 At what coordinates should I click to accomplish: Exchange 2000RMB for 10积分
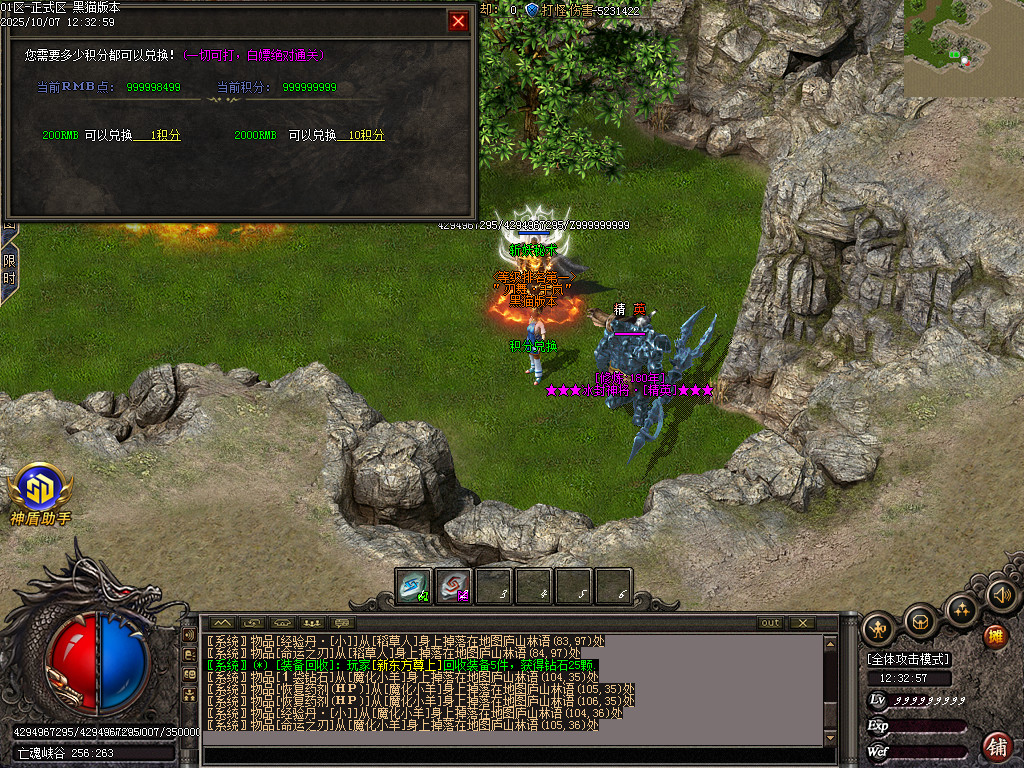(x=361, y=136)
